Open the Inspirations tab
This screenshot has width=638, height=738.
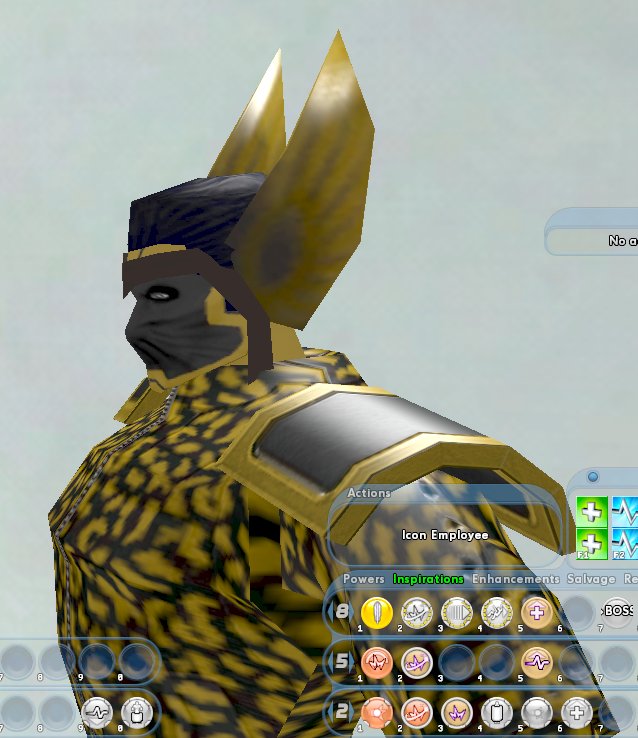tap(428, 579)
